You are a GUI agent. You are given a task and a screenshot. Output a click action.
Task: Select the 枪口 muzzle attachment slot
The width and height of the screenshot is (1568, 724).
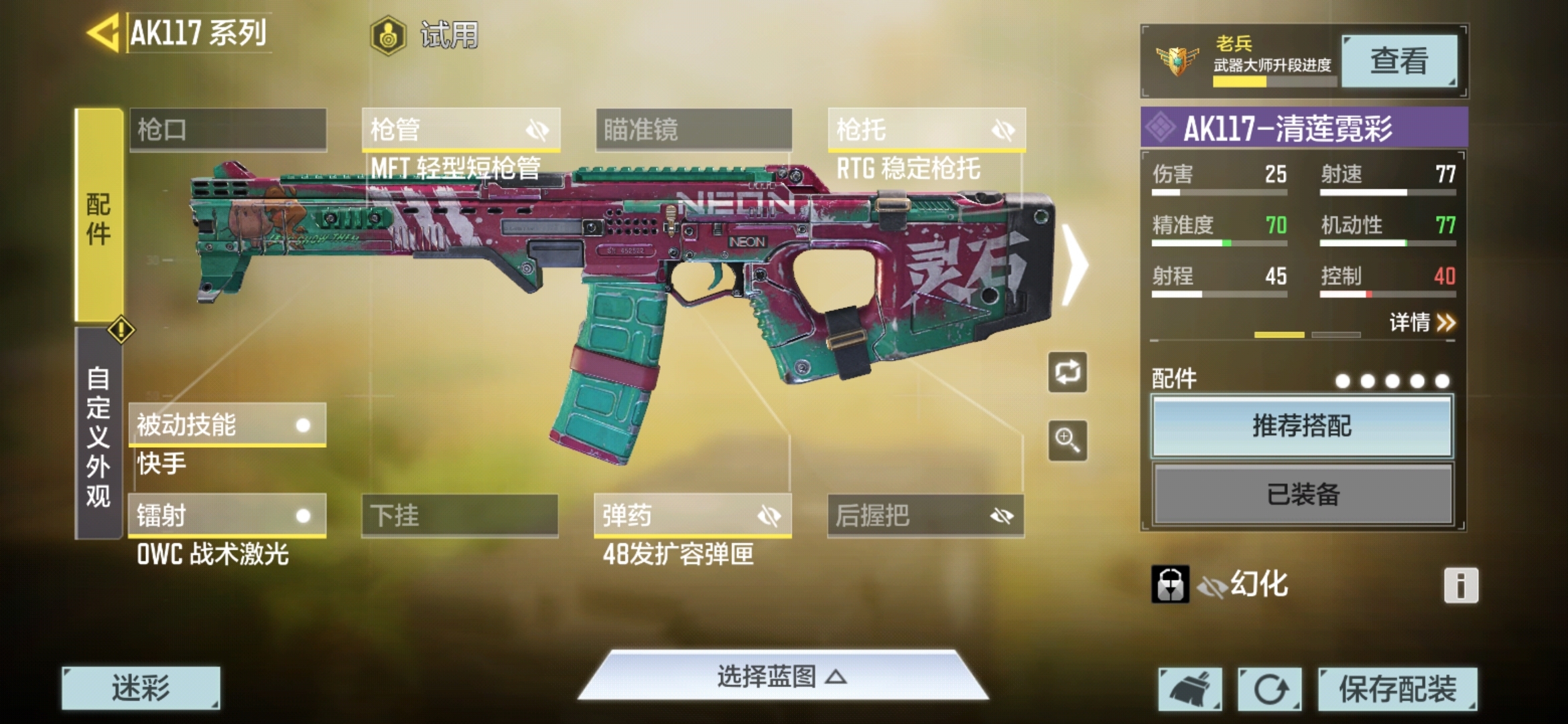pos(228,129)
